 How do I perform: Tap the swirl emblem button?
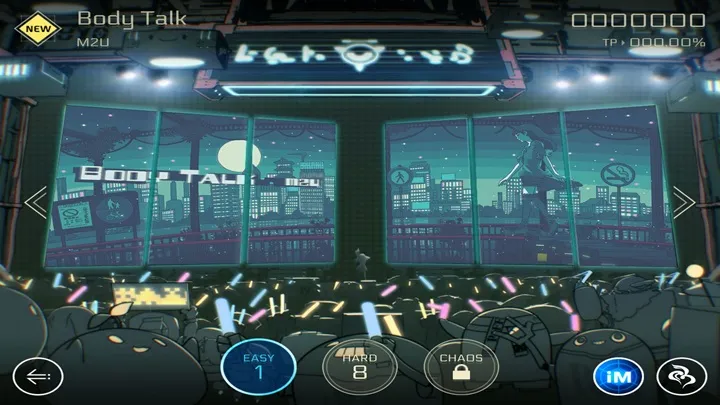pyautogui.click(x=682, y=376)
